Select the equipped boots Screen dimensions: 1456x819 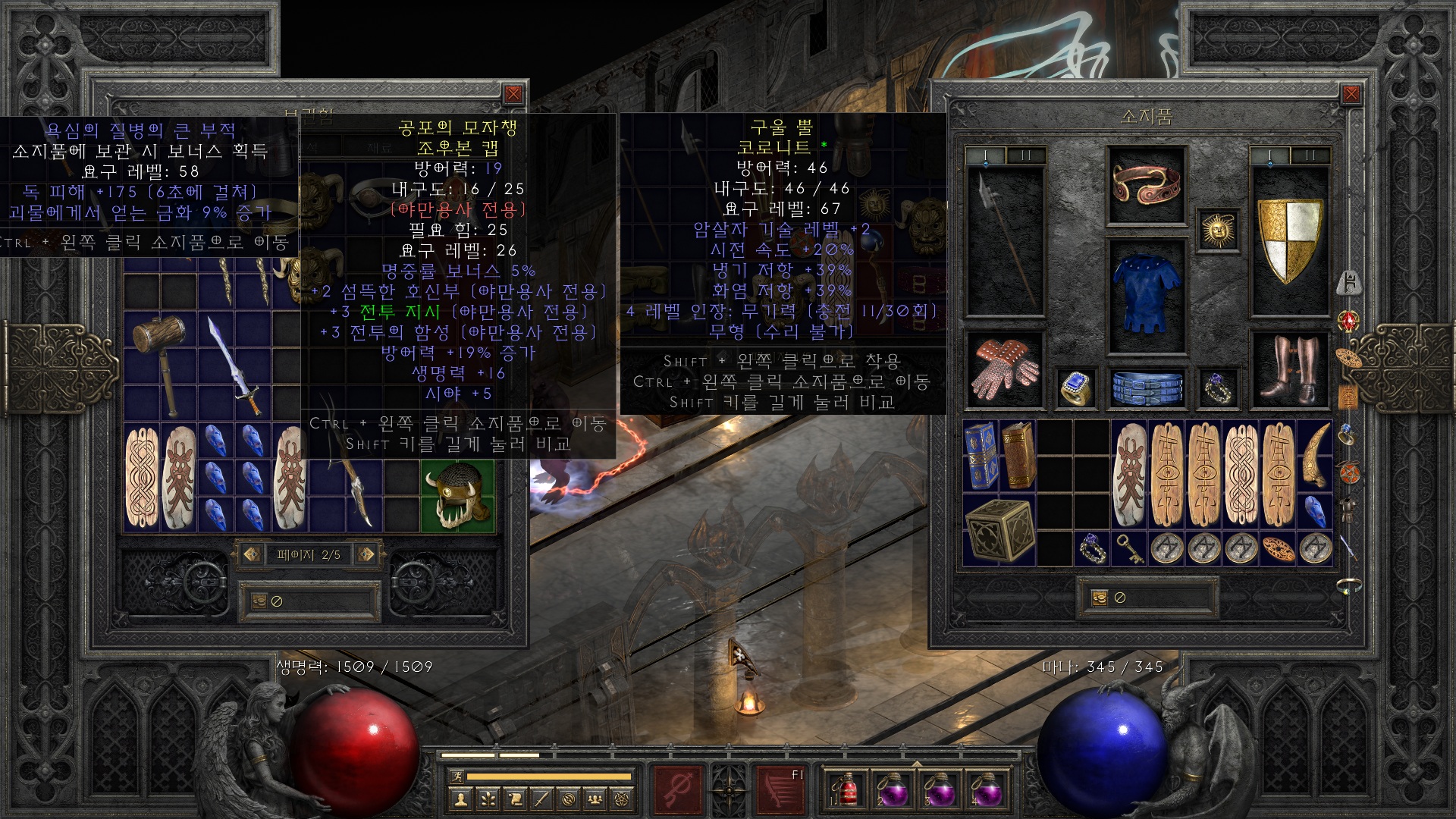(x=1289, y=369)
